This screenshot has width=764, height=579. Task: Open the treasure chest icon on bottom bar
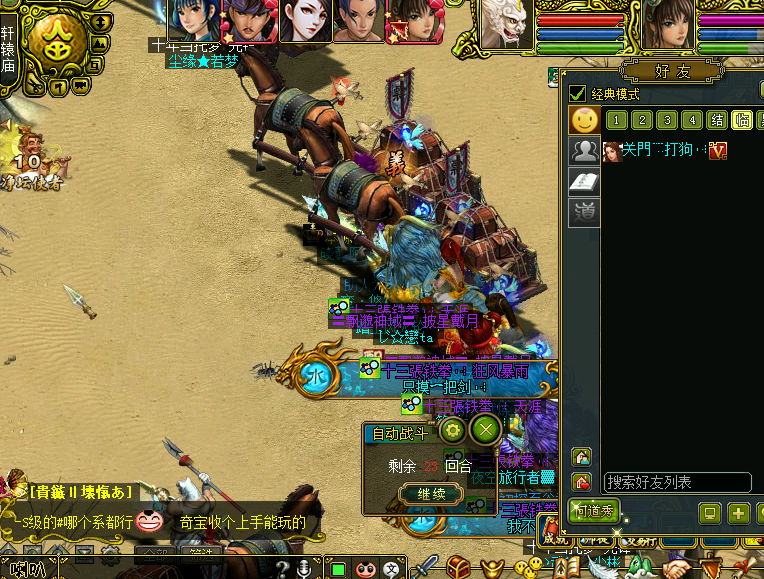[459, 567]
